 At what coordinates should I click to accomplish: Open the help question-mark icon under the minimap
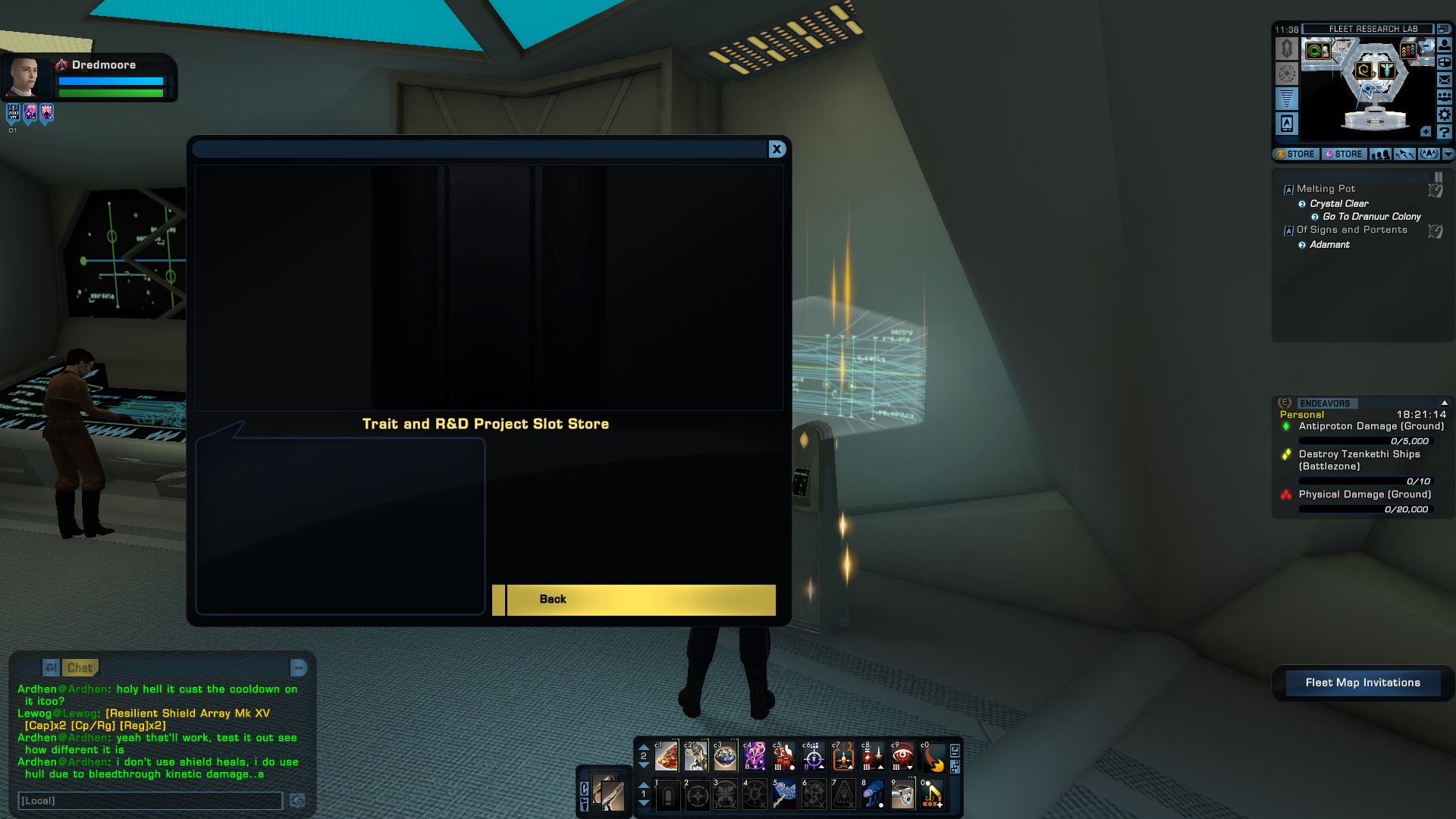(1443, 132)
